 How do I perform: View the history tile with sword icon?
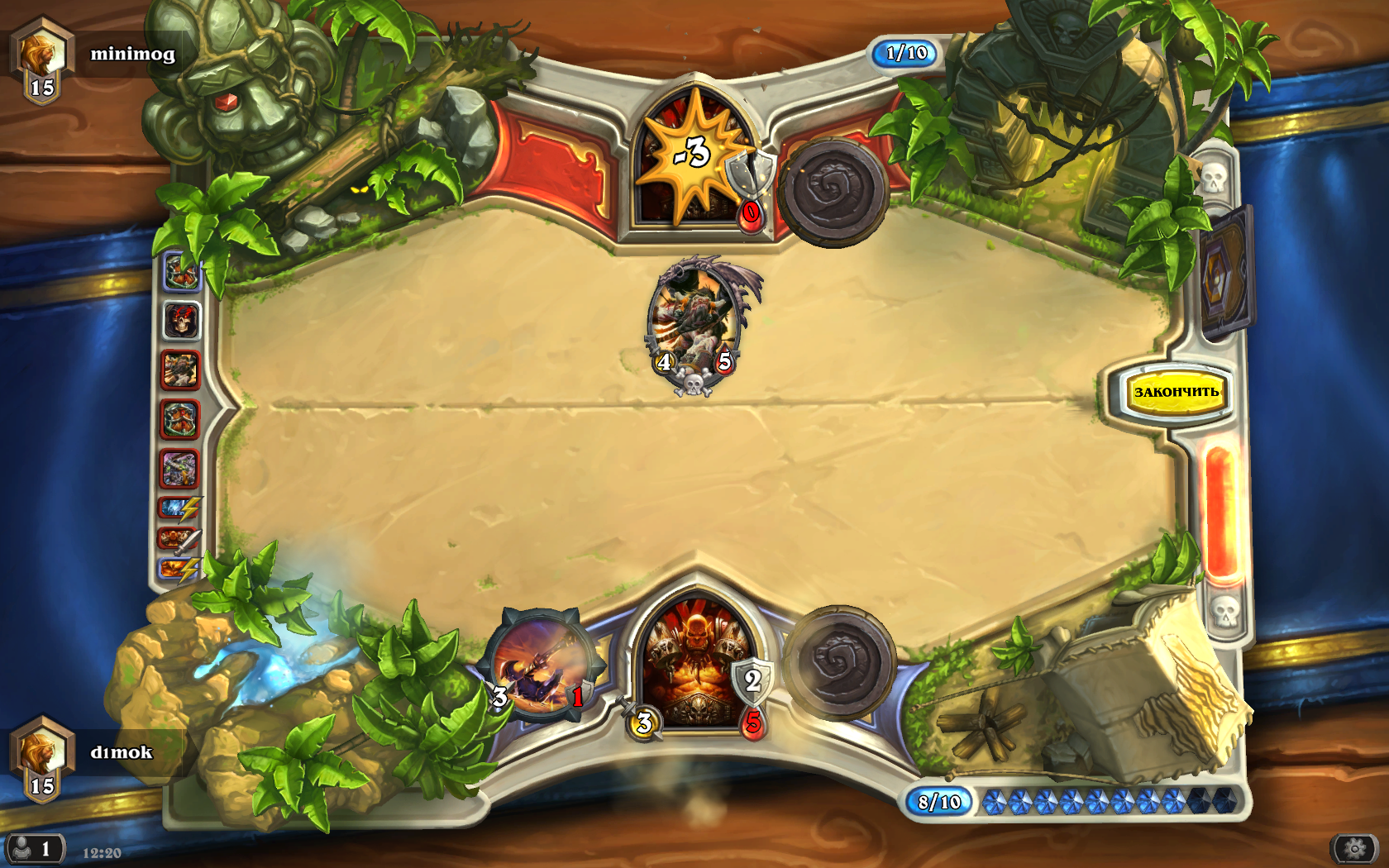tap(179, 540)
